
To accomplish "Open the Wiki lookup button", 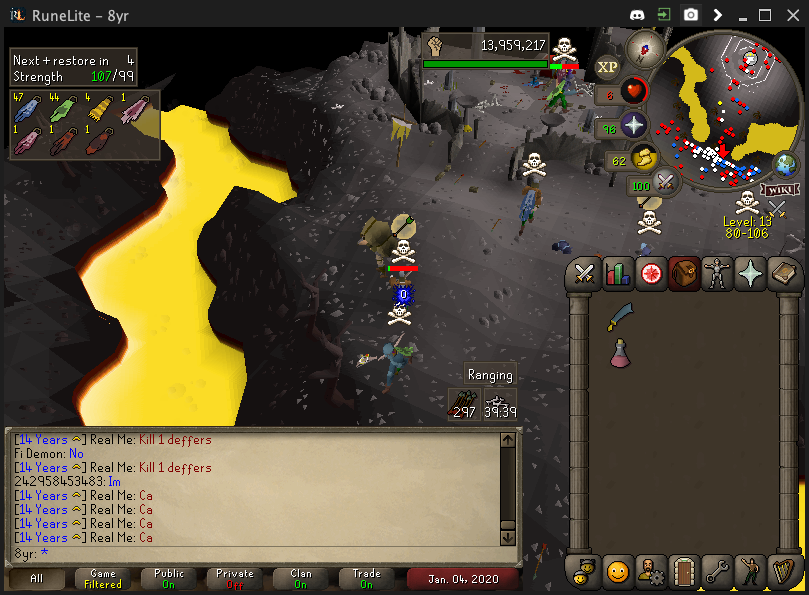I will 777,189.
